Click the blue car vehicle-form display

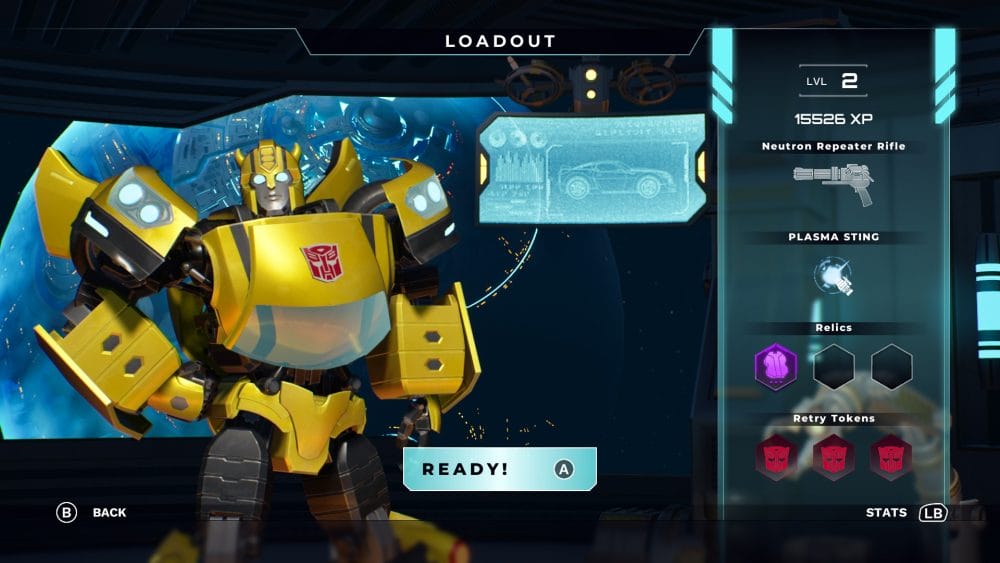coord(591,168)
